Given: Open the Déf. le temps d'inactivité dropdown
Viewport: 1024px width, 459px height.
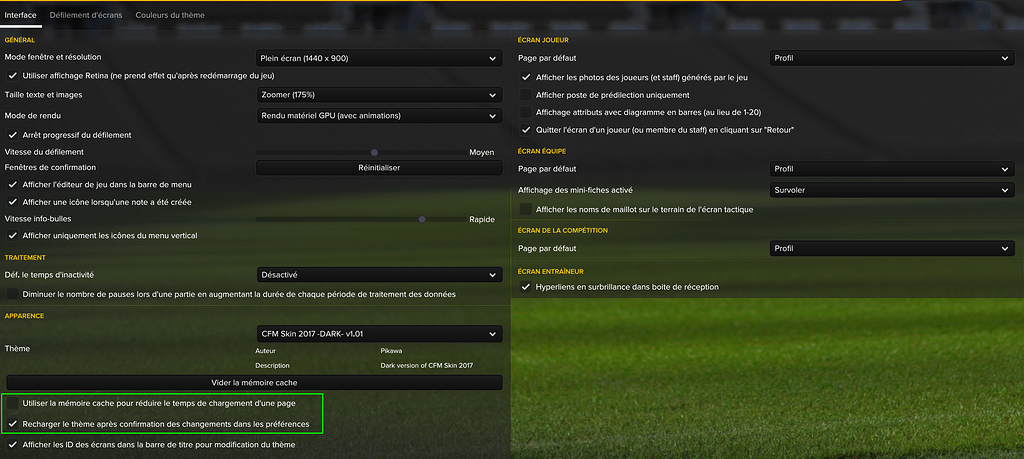Looking at the screenshot, I should (x=379, y=275).
